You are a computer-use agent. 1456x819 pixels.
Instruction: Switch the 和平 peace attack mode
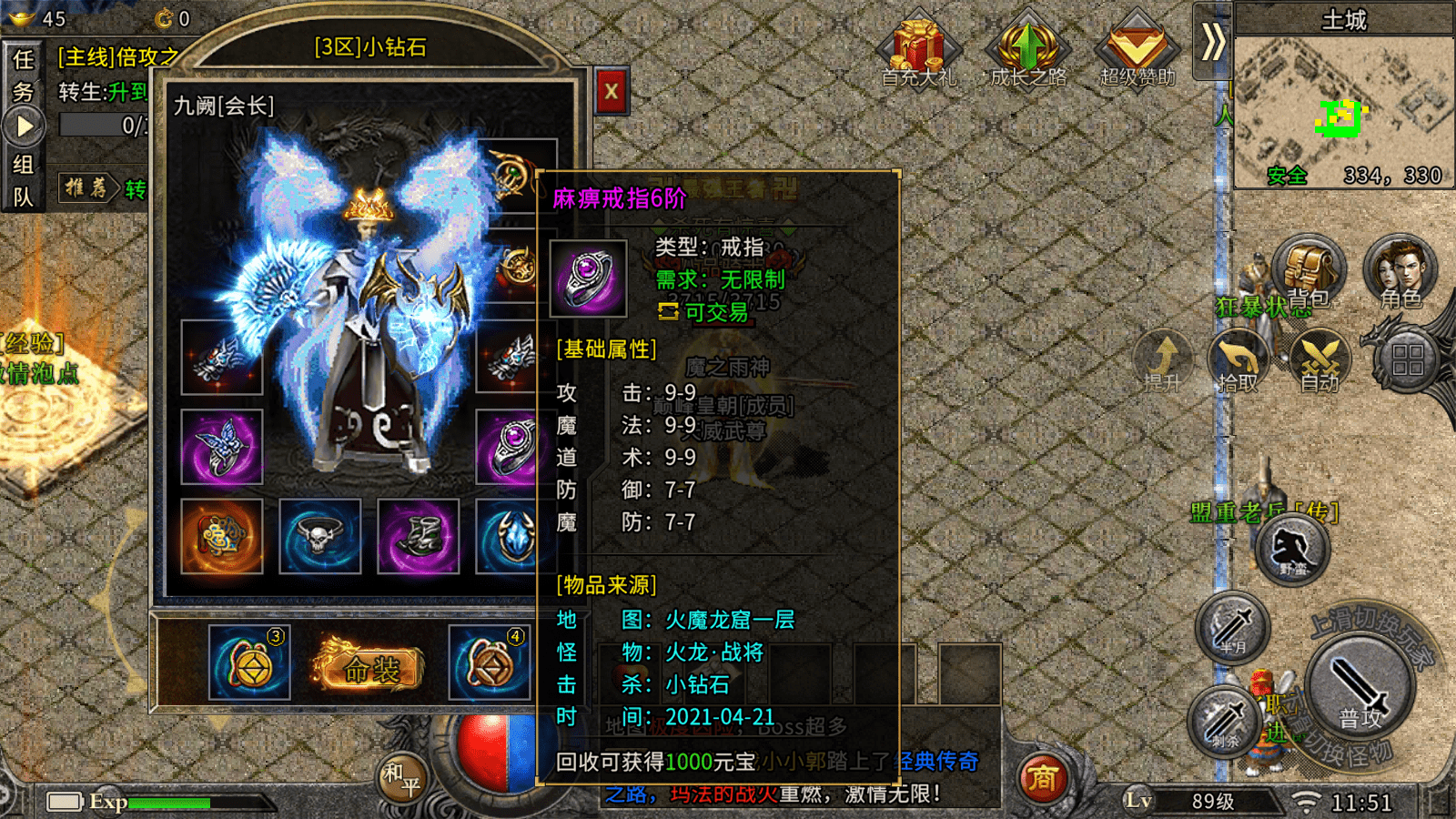401,778
